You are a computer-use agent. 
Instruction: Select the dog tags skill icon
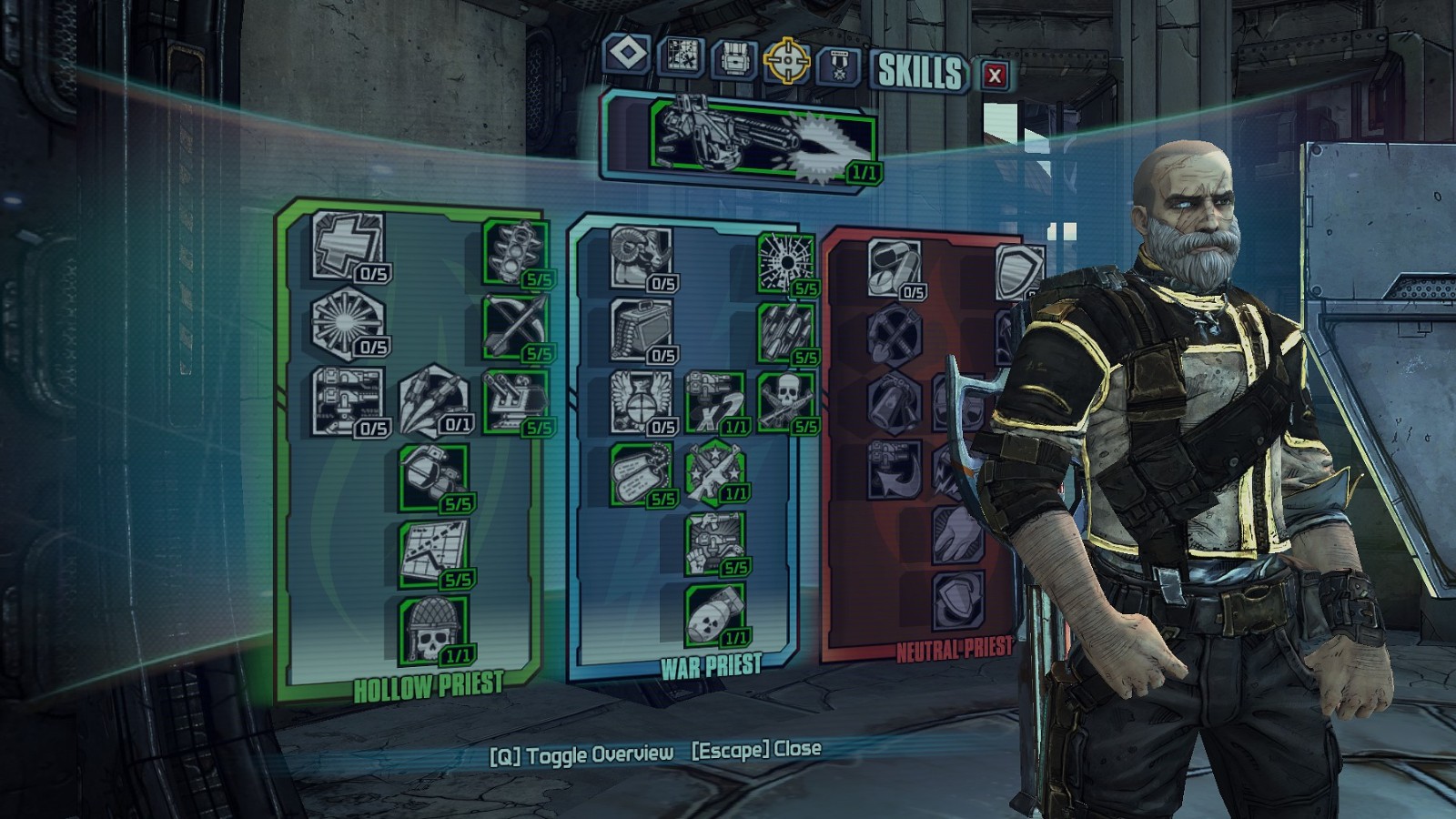(641, 472)
